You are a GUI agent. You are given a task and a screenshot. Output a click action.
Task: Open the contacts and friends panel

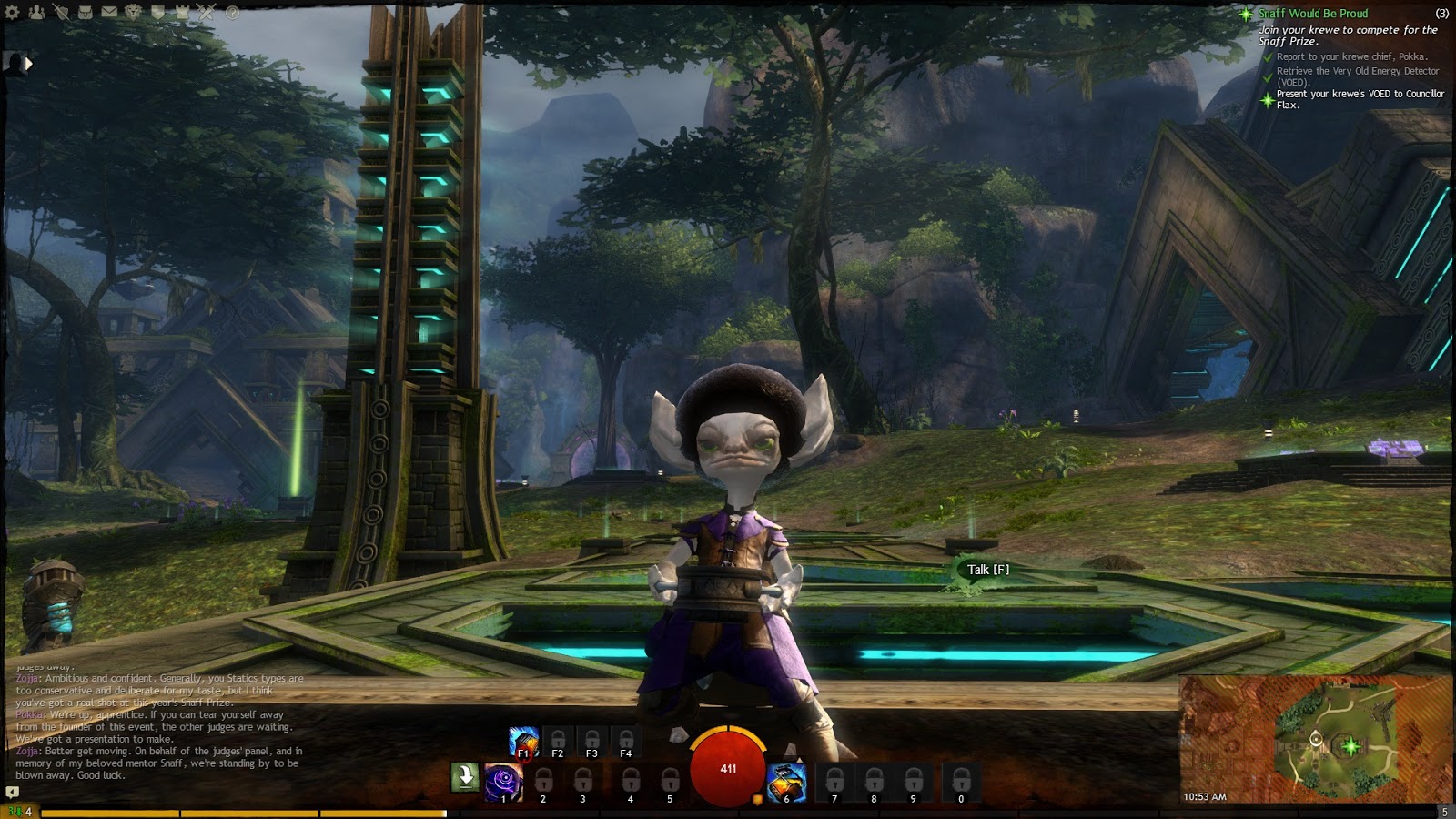[36, 13]
